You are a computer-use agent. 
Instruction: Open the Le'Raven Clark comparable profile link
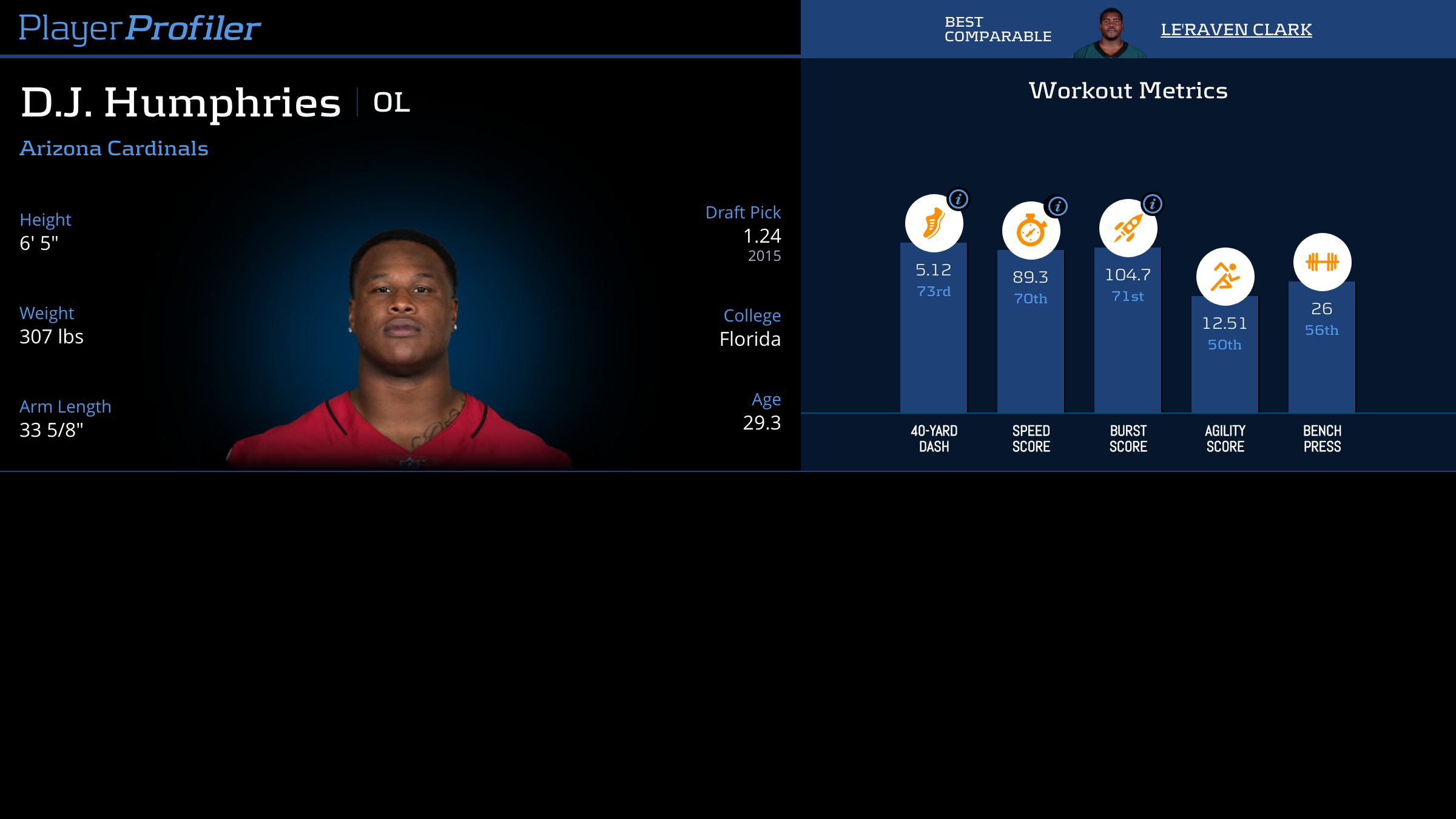click(1236, 29)
